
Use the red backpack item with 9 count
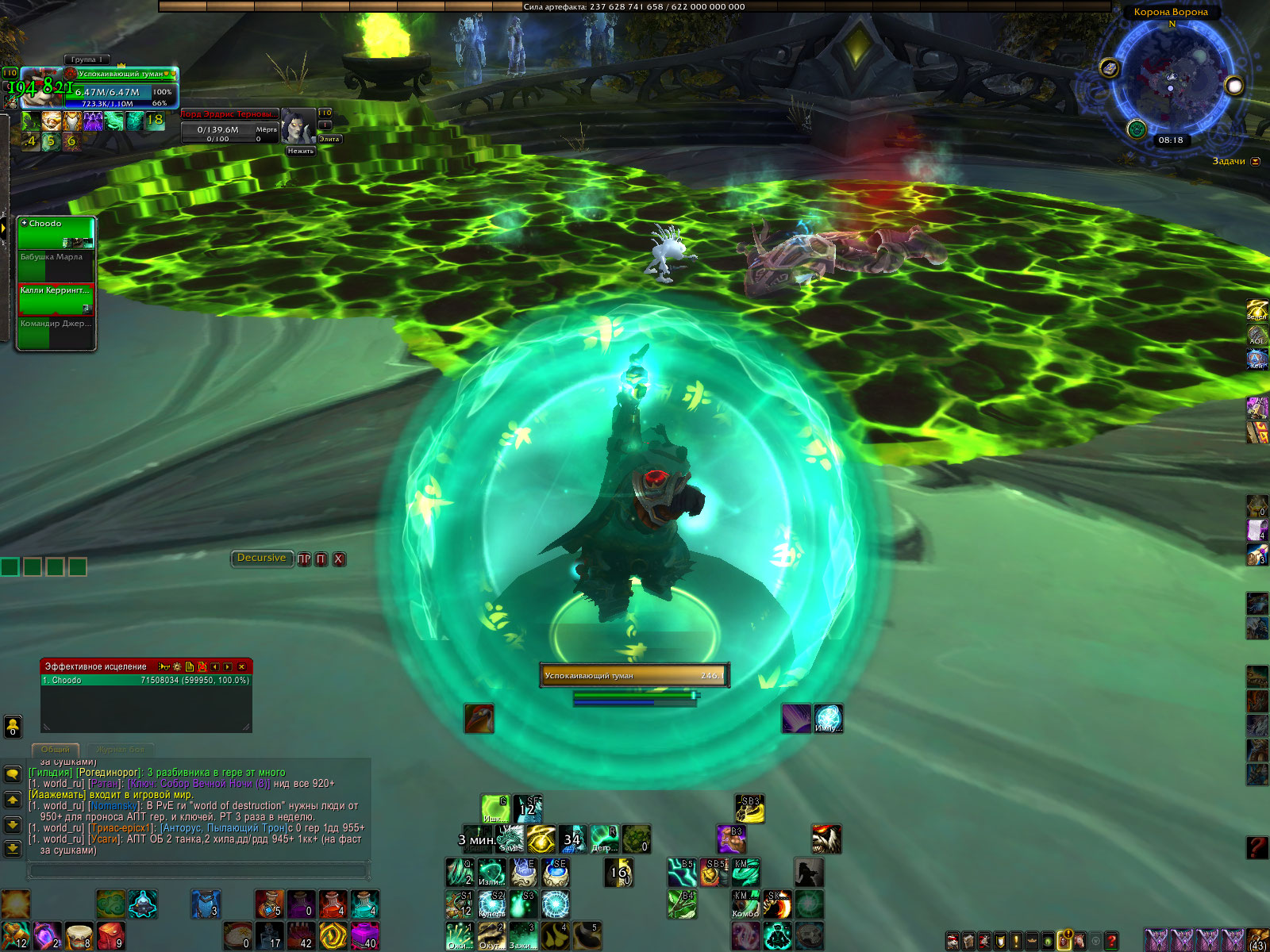pyautogui.click(x=111, y=935)
